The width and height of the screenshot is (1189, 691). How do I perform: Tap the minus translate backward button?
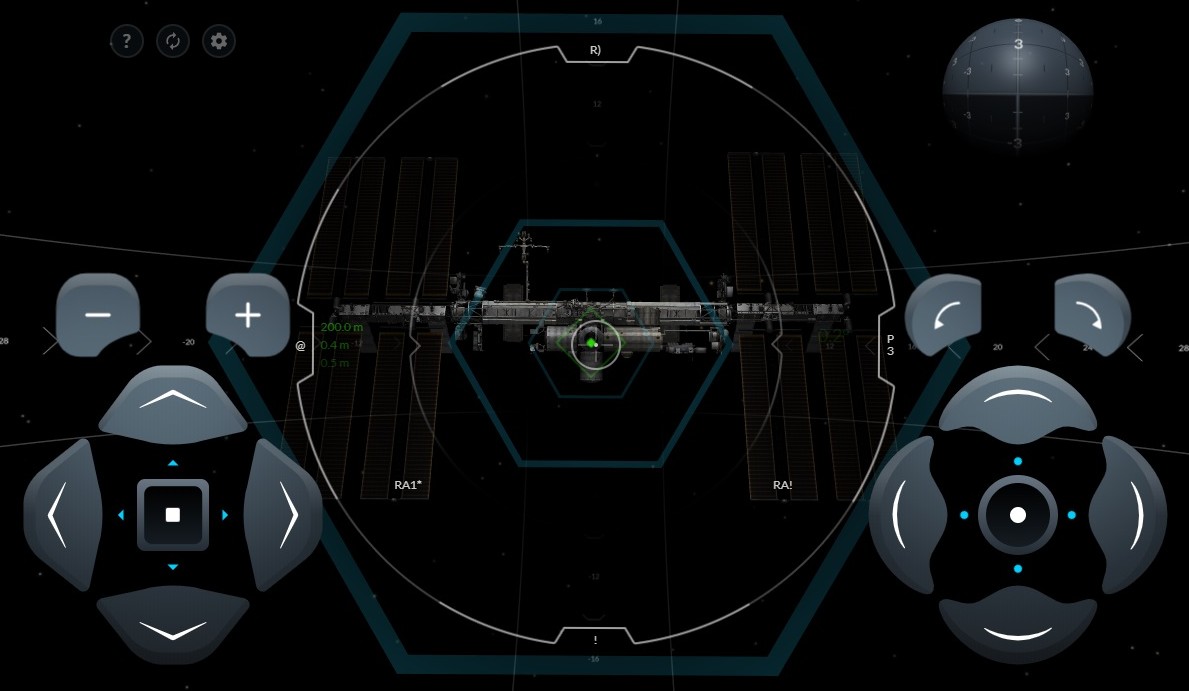click(98, 315)
